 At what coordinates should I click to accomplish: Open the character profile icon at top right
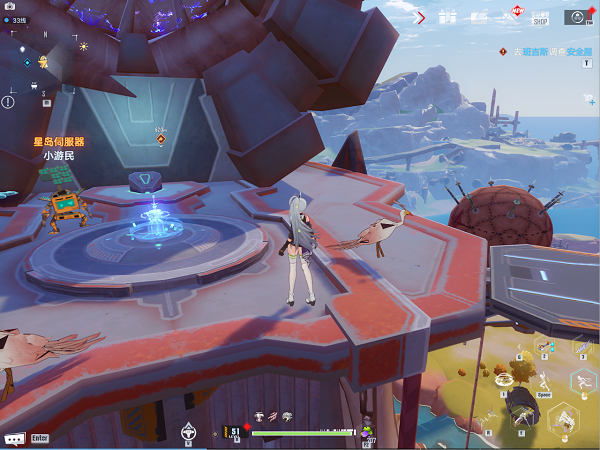pyautogui.click(x=576, y=16)
